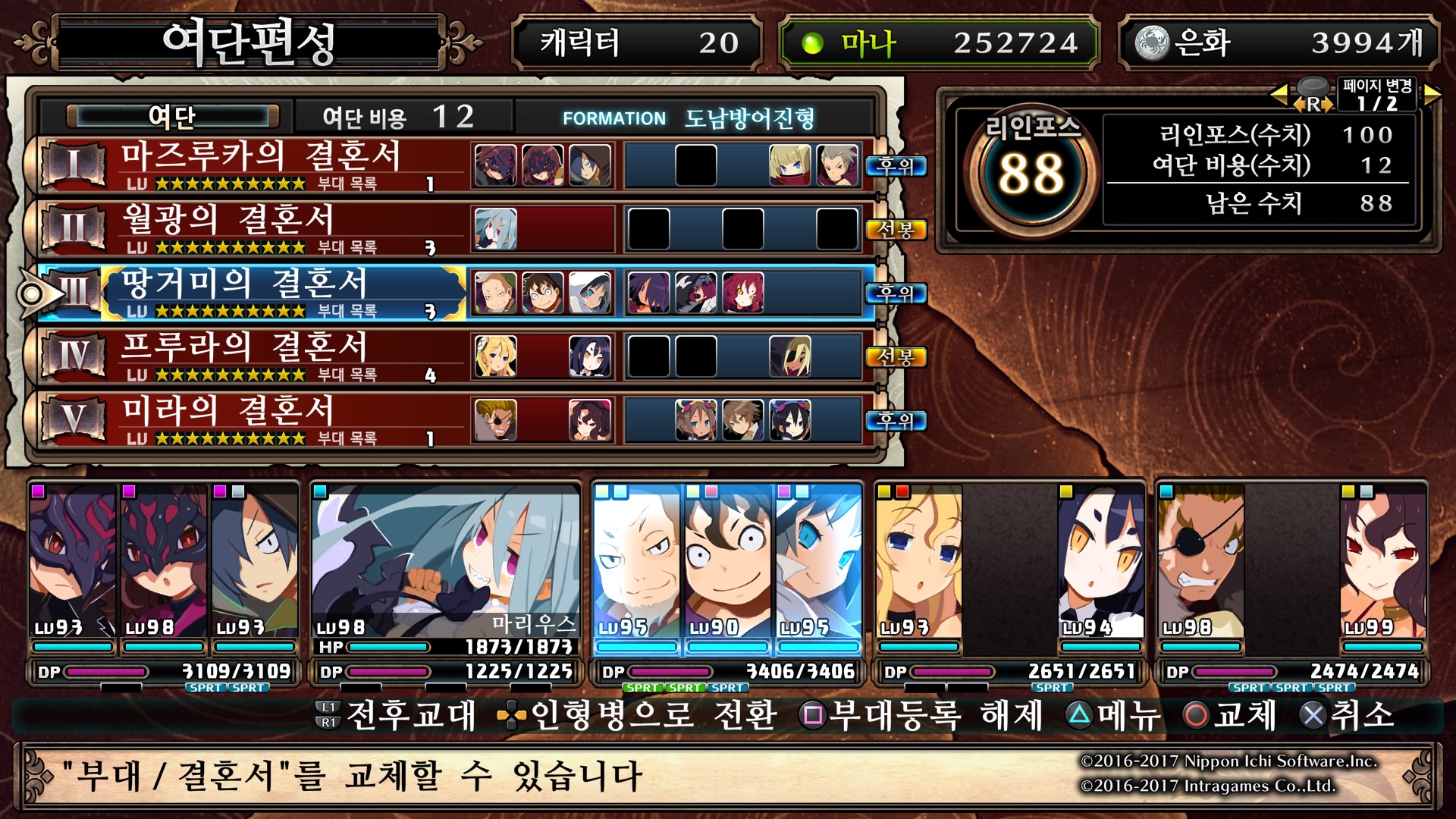Pick the 프루라의 결혼서 brigade row

pos(258,356)
